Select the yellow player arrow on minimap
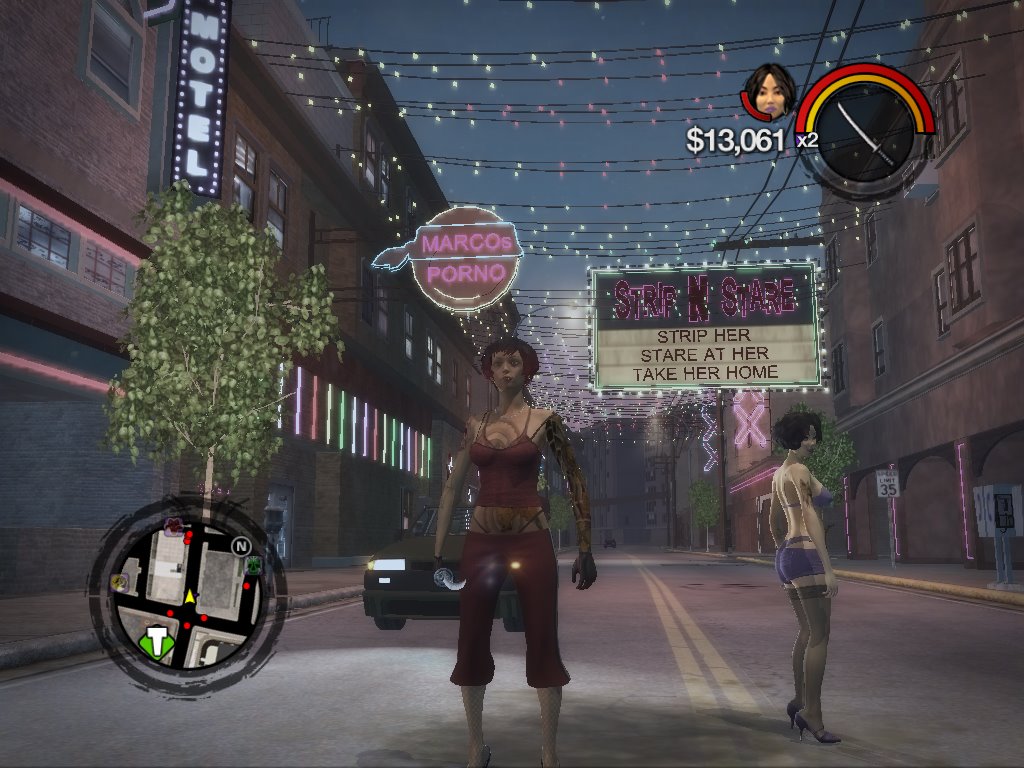1024x768 pixels. point(190,596)
